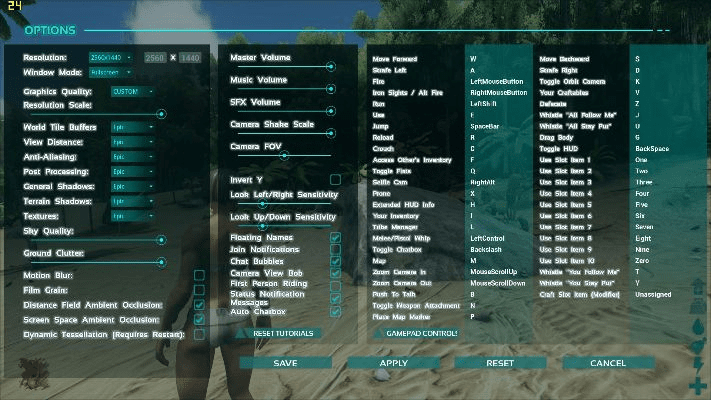Reset options to defaults

point(500,363)
